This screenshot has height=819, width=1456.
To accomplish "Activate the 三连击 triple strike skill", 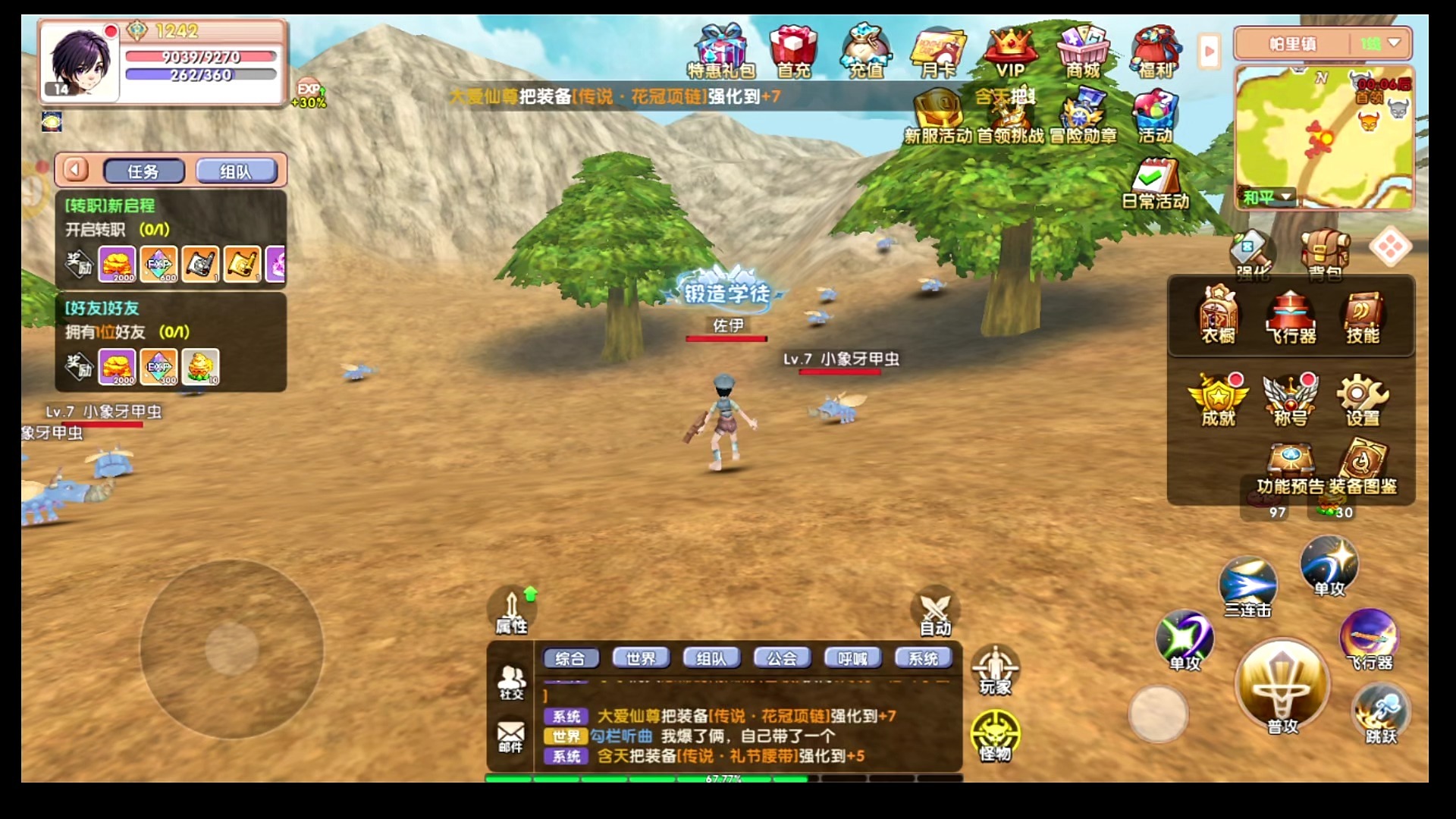I will pyautogui.click(x=1247, y=586).
